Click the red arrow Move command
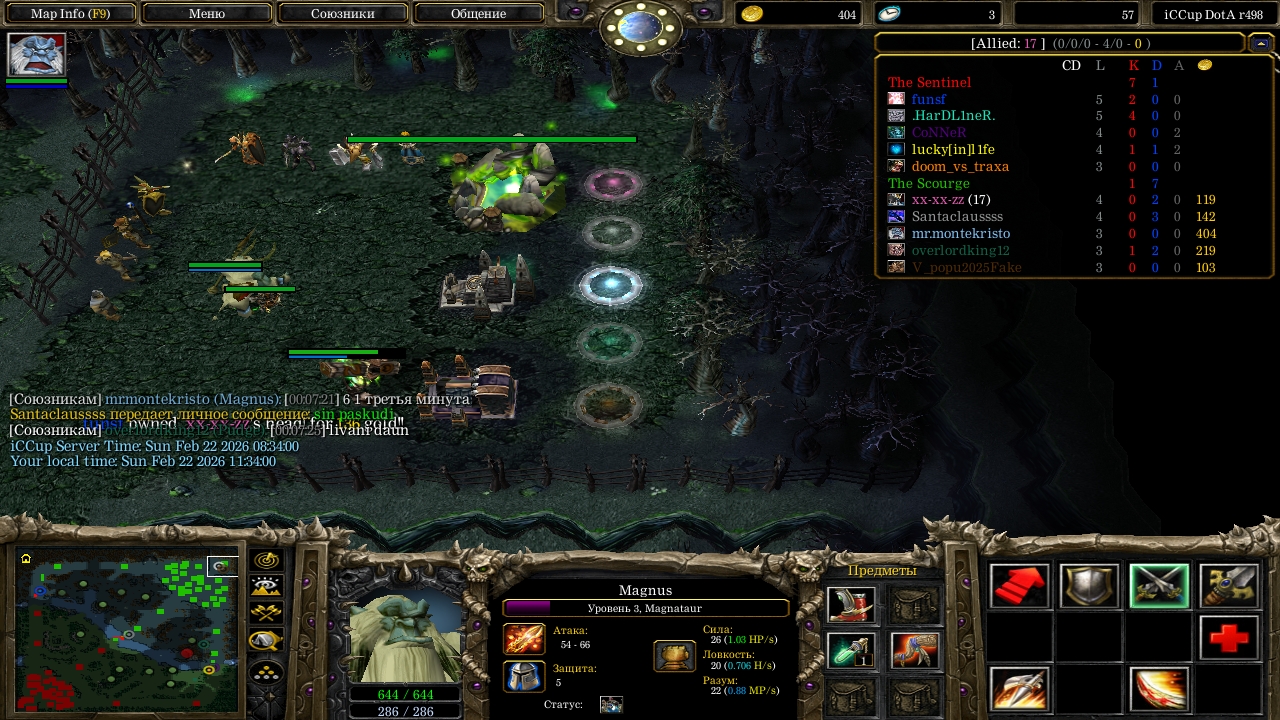The height and width of the screenshot is (720, 1280). pyautogui.click(x=1019, y=586)
